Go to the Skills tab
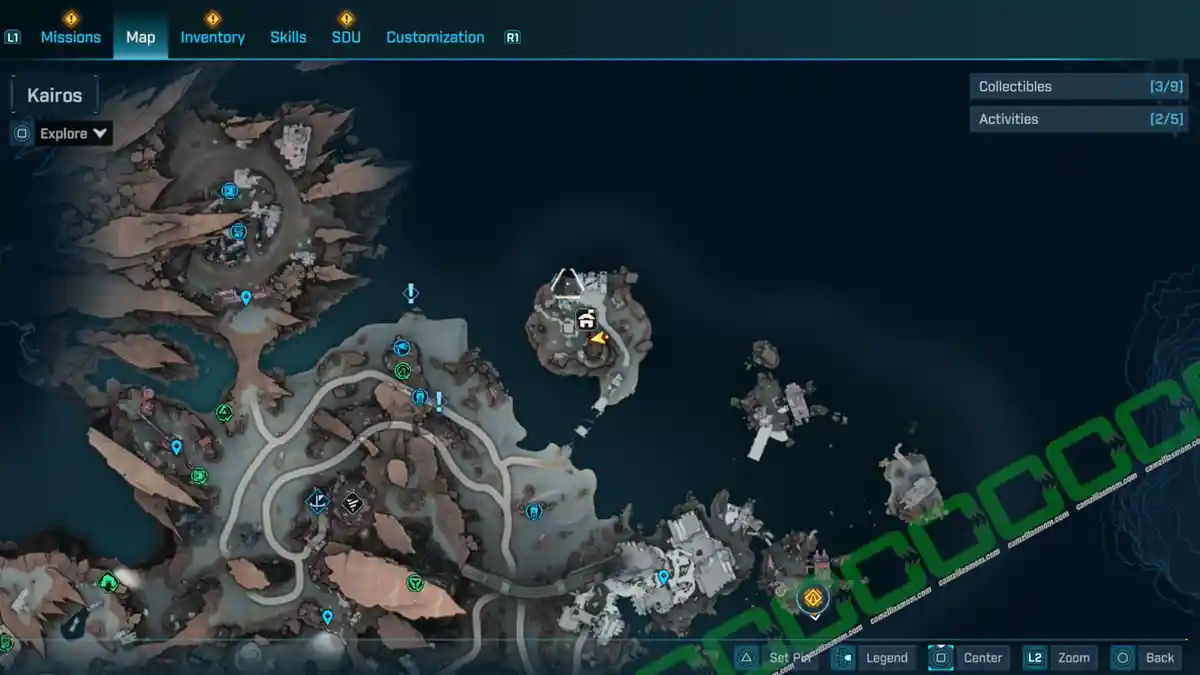 288,37
